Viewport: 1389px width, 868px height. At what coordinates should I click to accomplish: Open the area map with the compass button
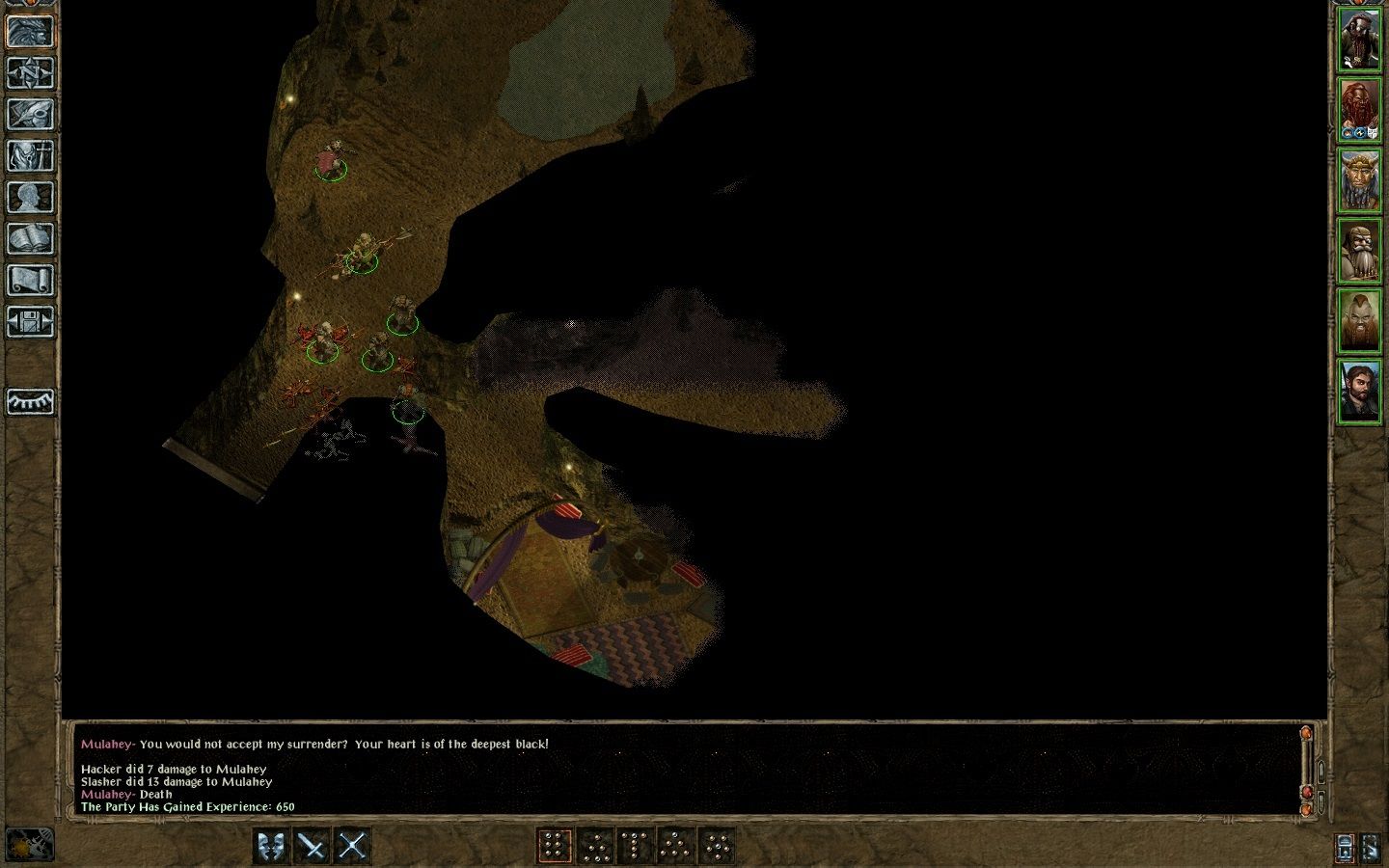click(x=30, y=72)
